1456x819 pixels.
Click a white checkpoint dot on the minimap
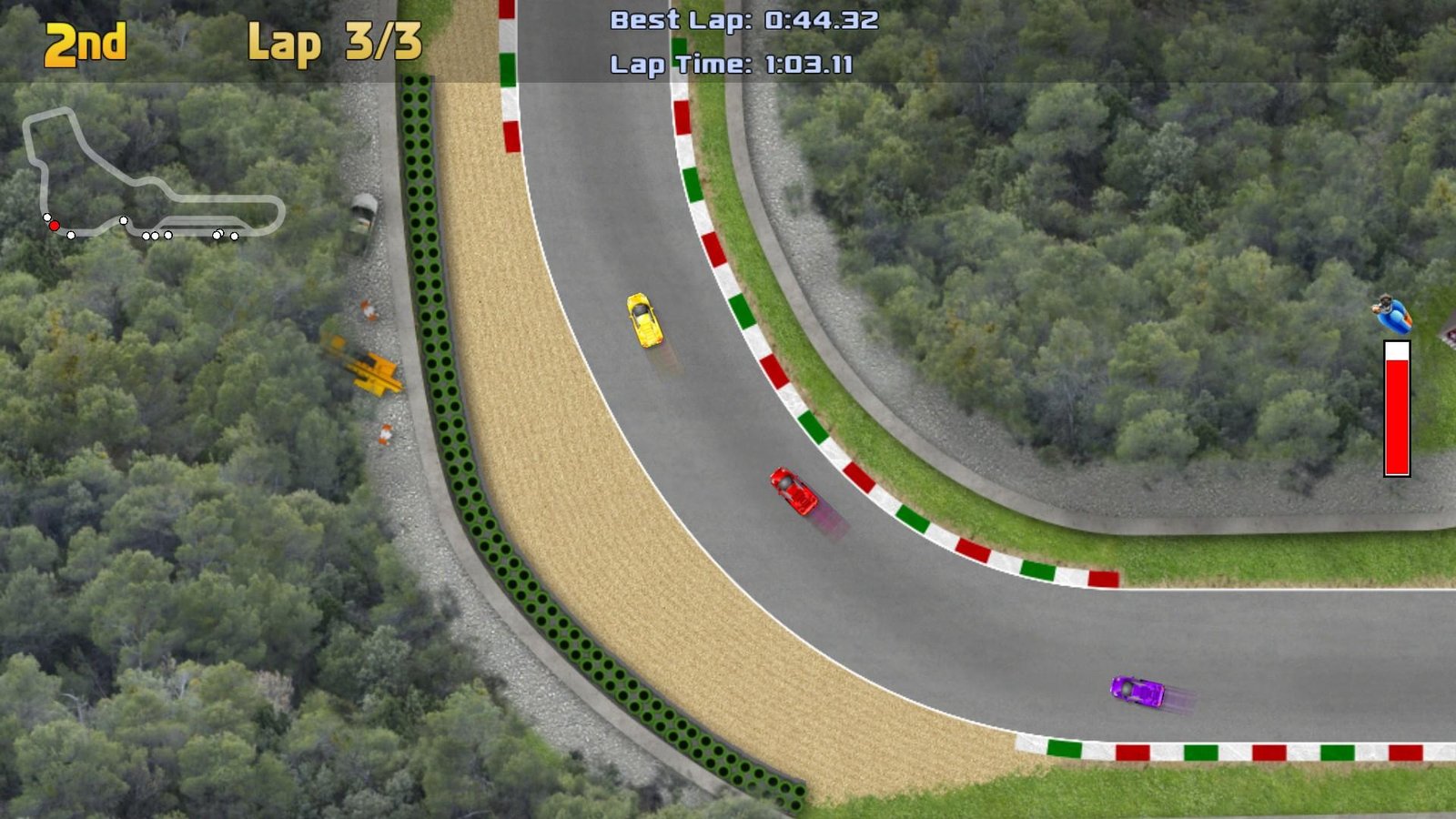click(x=122, y=219)
